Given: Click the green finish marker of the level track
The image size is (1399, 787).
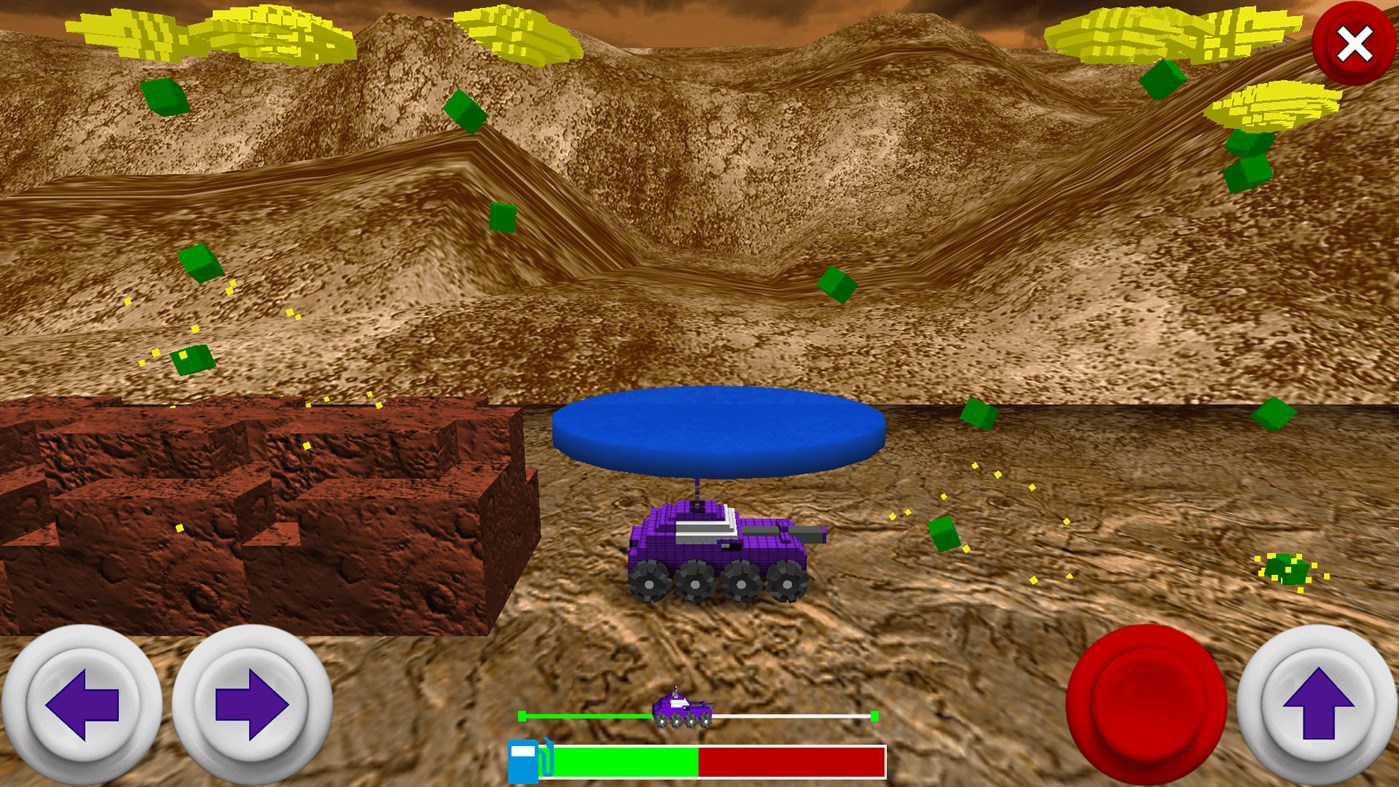Looking at the screenshot, I should pos(875,716).
